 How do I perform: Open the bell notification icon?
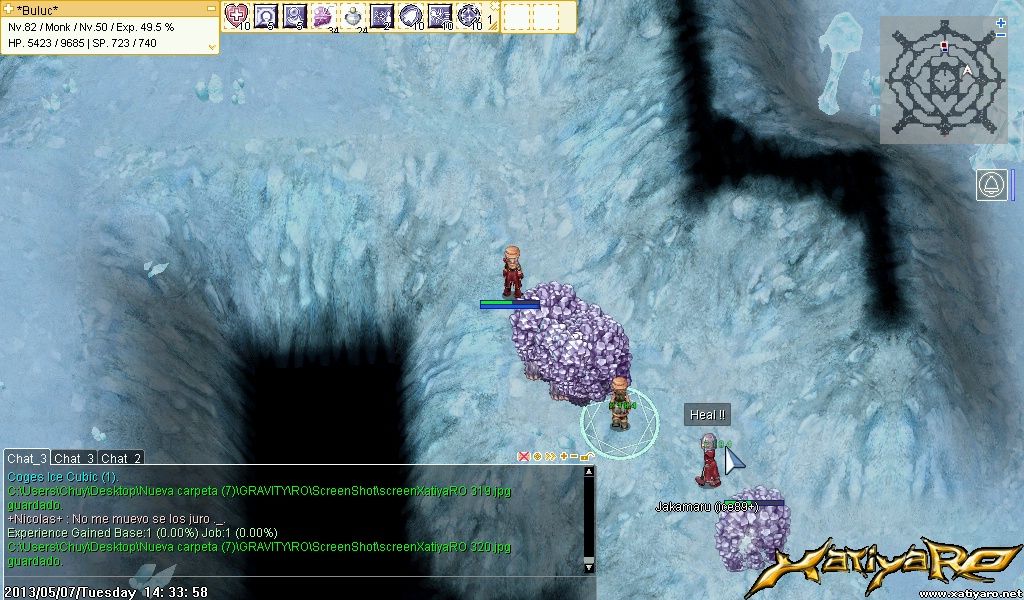992,186
